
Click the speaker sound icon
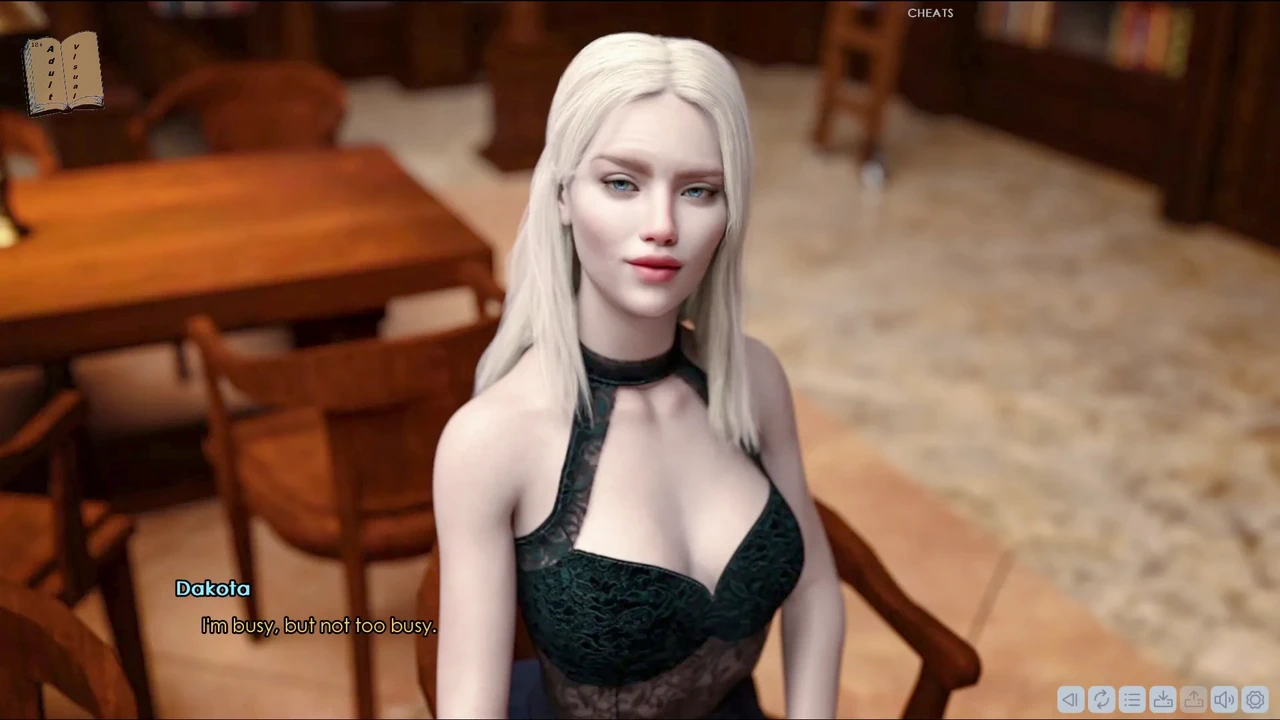(x=1224, y=700)
